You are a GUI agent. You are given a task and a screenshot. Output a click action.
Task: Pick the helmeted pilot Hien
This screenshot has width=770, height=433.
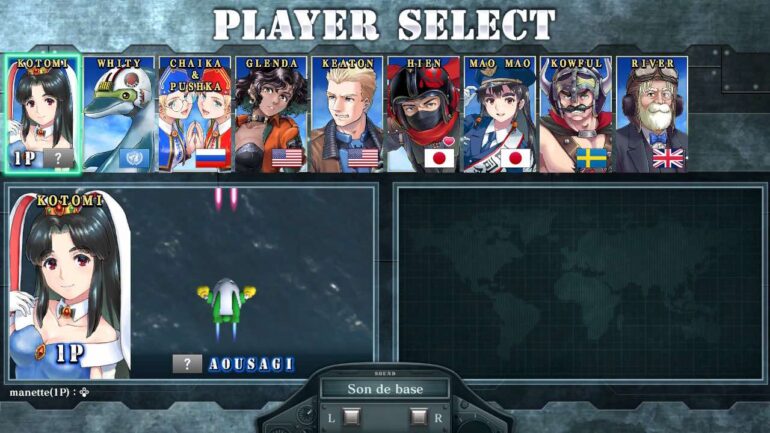(x=423, y=113)
